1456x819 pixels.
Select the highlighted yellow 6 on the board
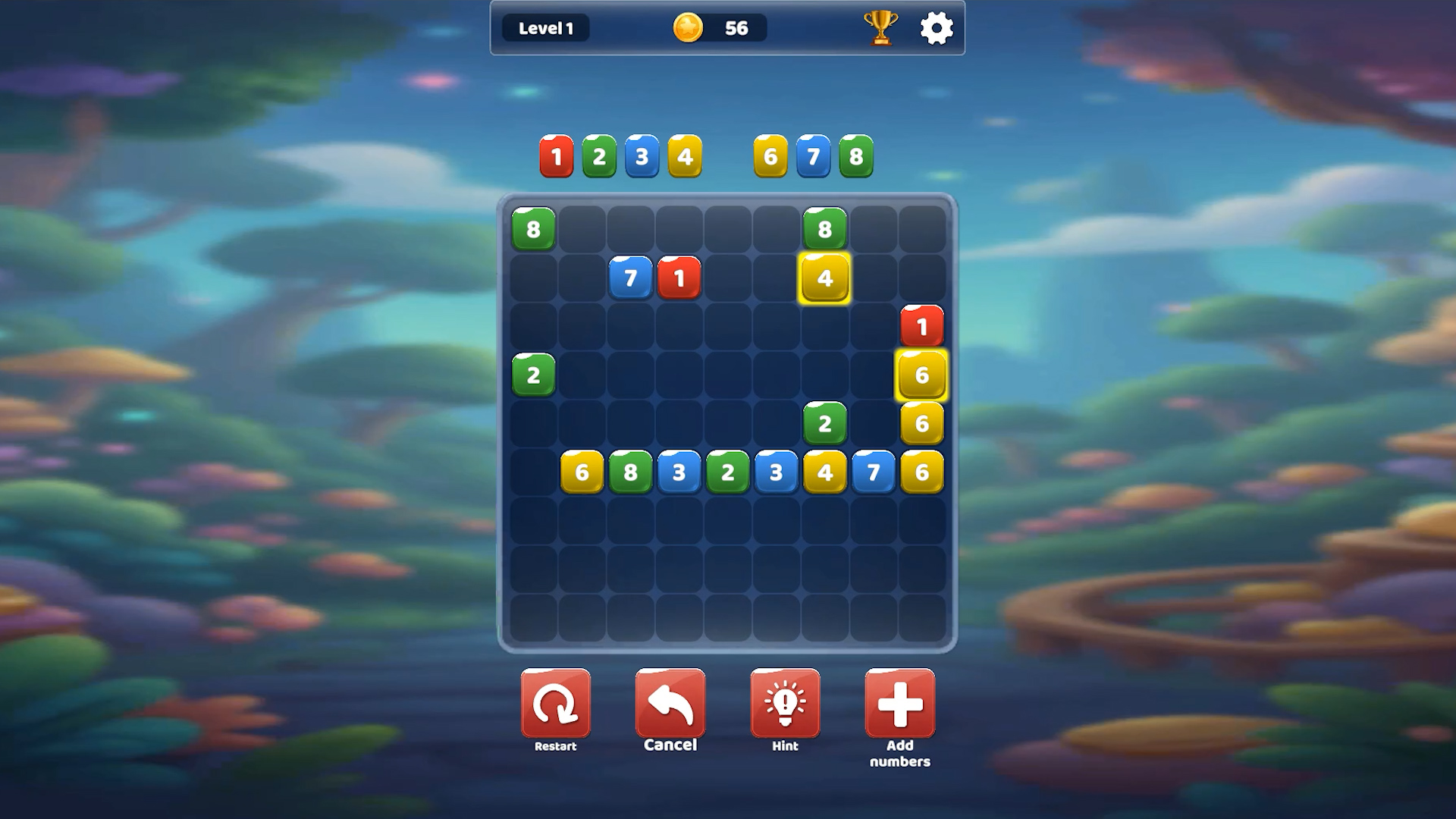tap(922, 375)
